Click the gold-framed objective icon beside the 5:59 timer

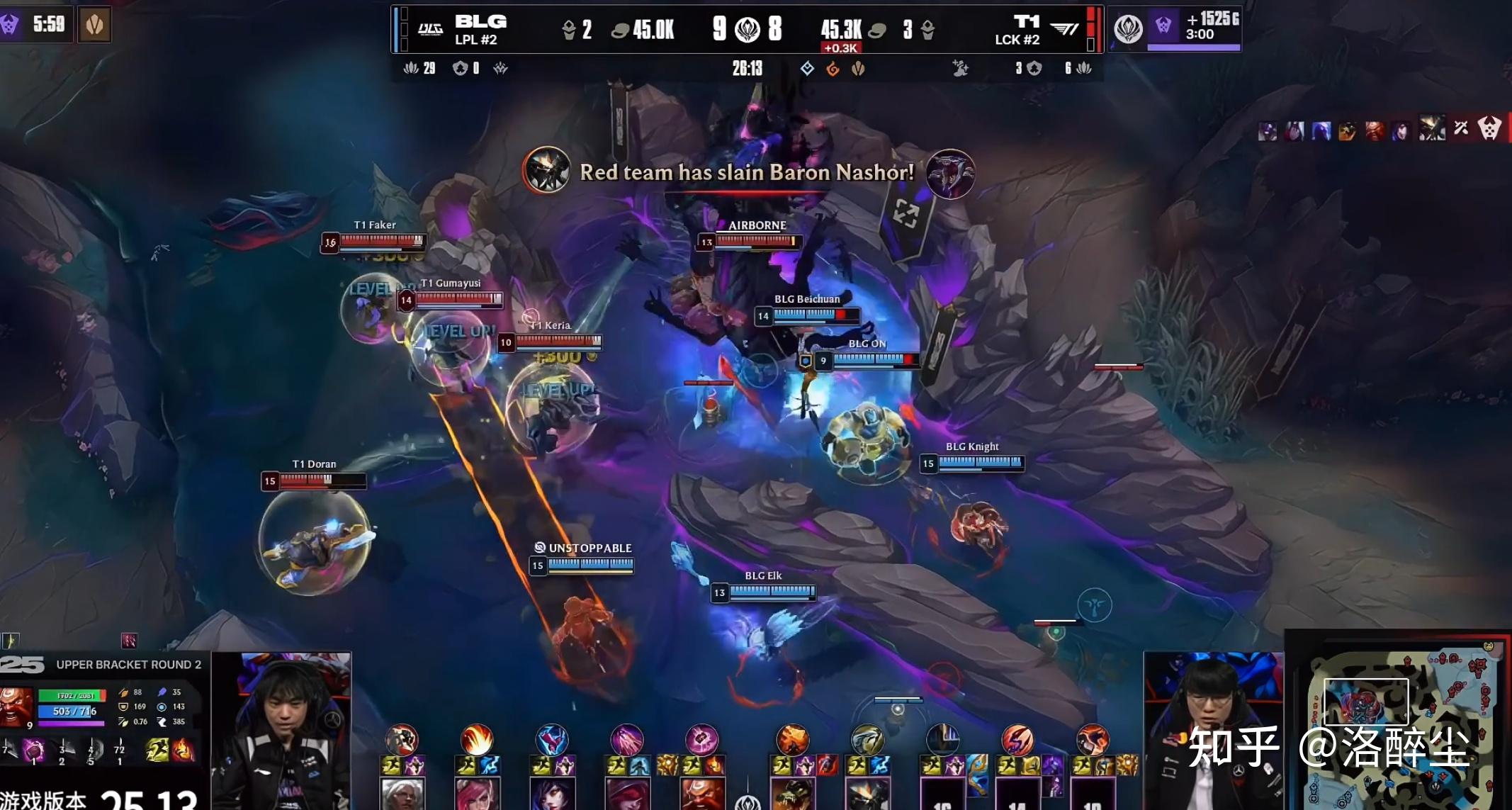(94, 26)
